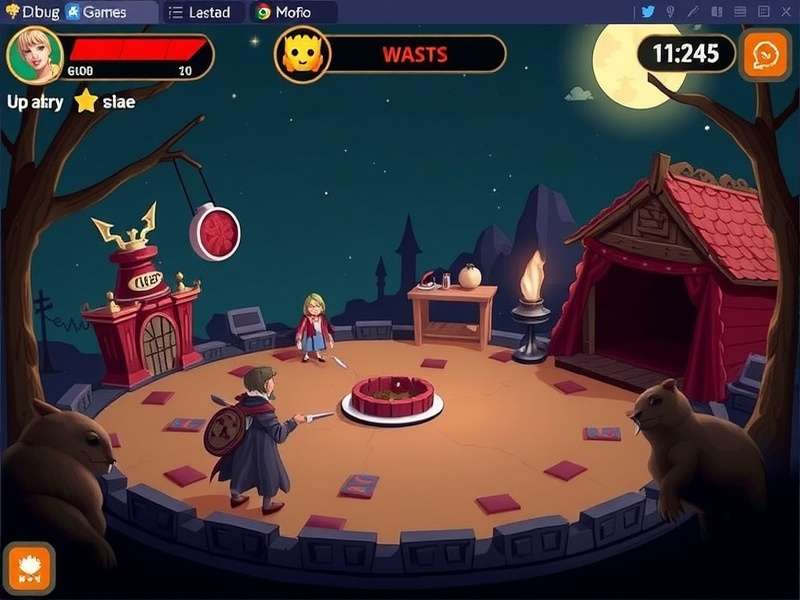Switch to the Mofio tab
Screen dimensions: 800x600
(x=283, y=12)
